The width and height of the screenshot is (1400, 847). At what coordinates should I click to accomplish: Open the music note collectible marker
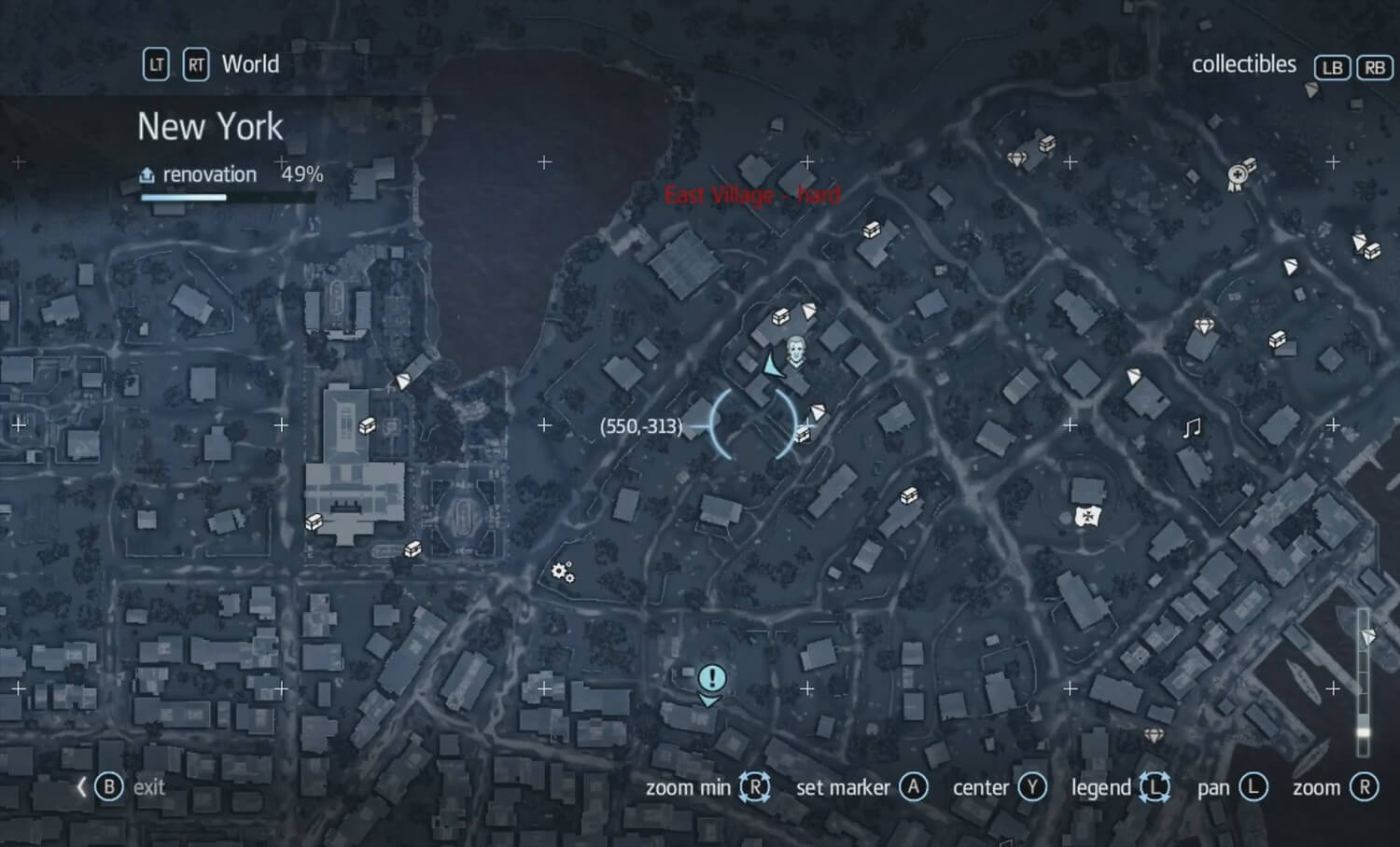click(x=1190, y=429)
